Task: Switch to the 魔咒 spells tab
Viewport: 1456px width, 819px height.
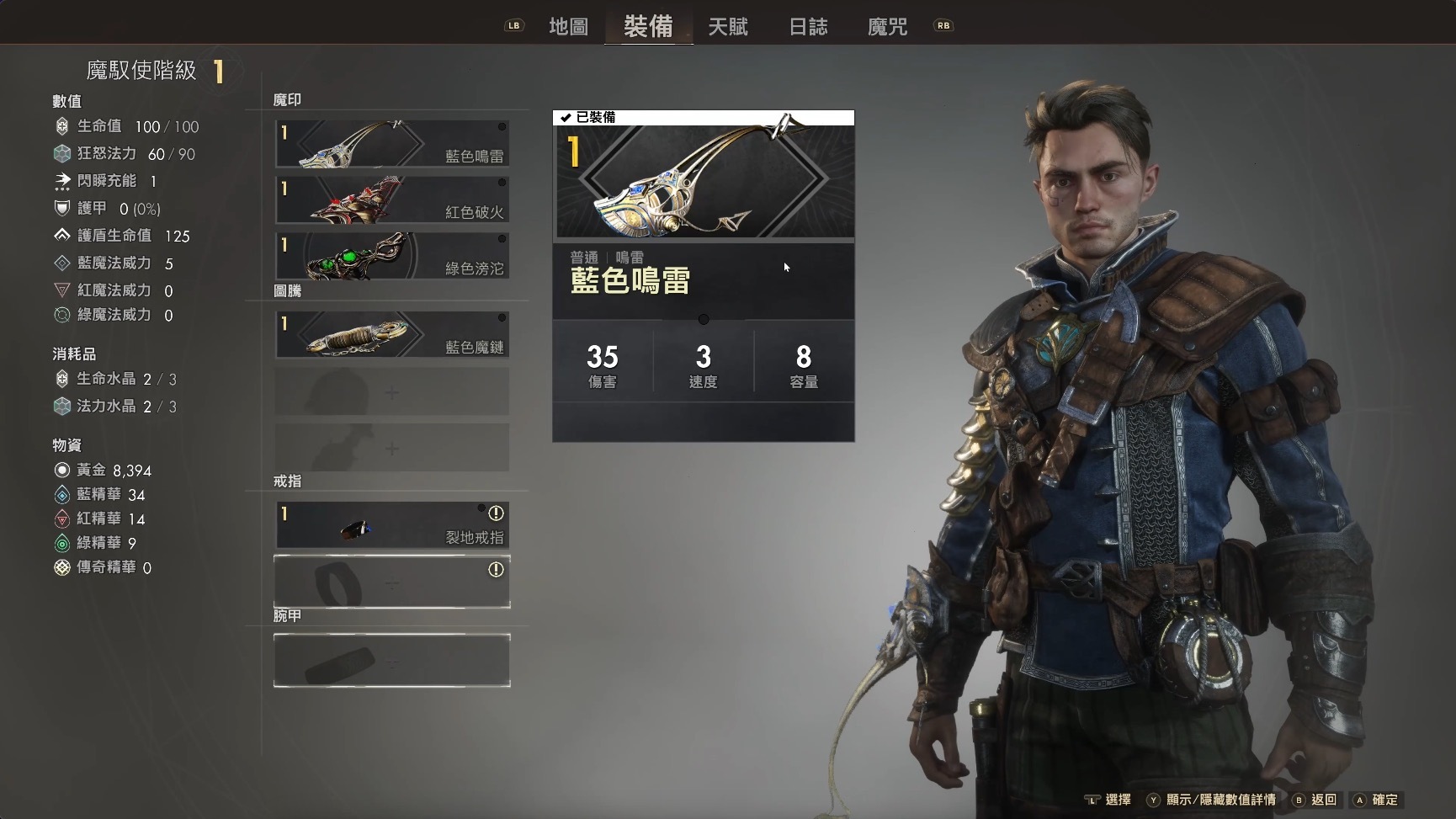Action: pos(887,27)
